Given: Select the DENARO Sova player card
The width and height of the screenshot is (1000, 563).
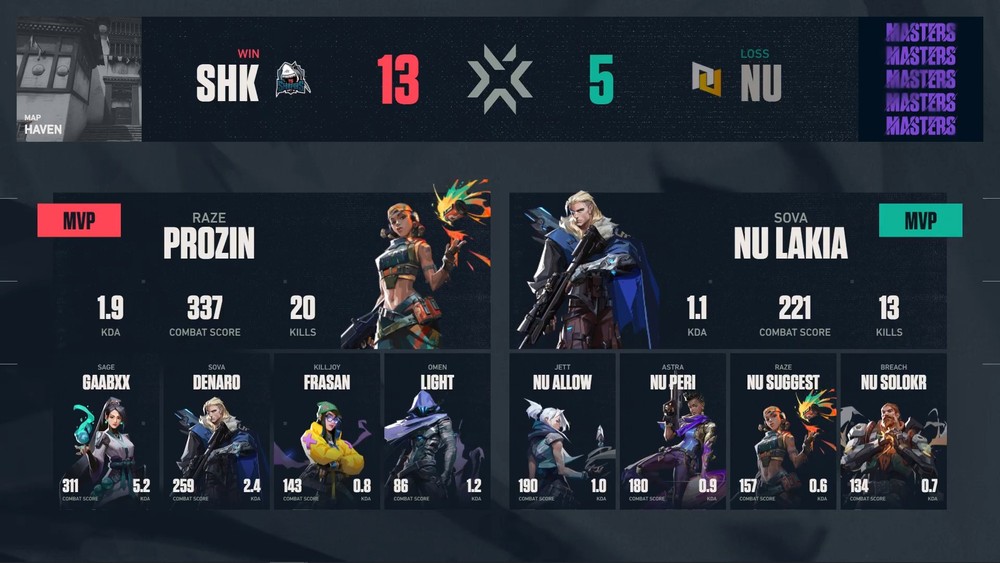Looking at the screenshot, I should pos(217,431).
